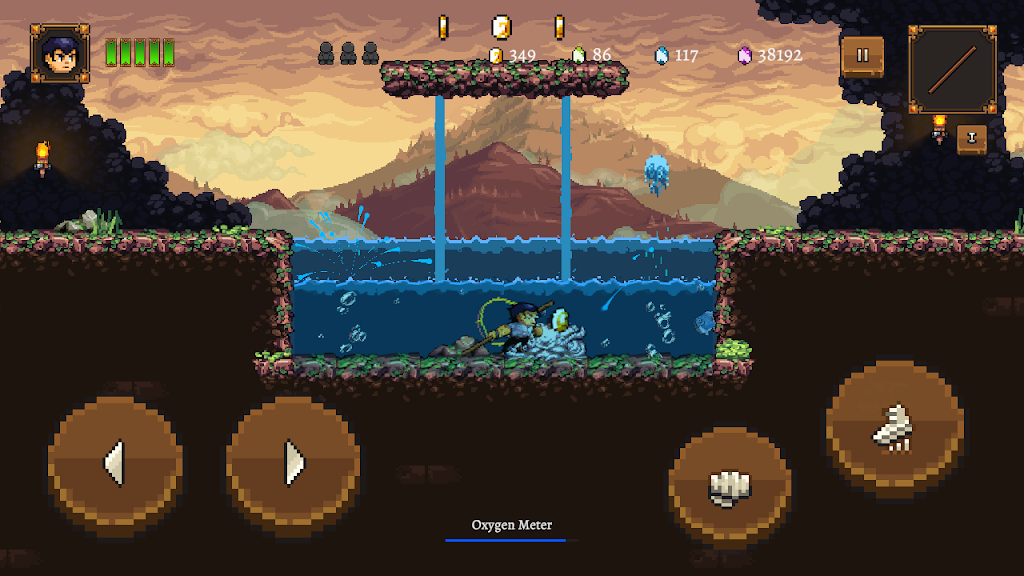Tap the move-right arrow button

(293, 463)
